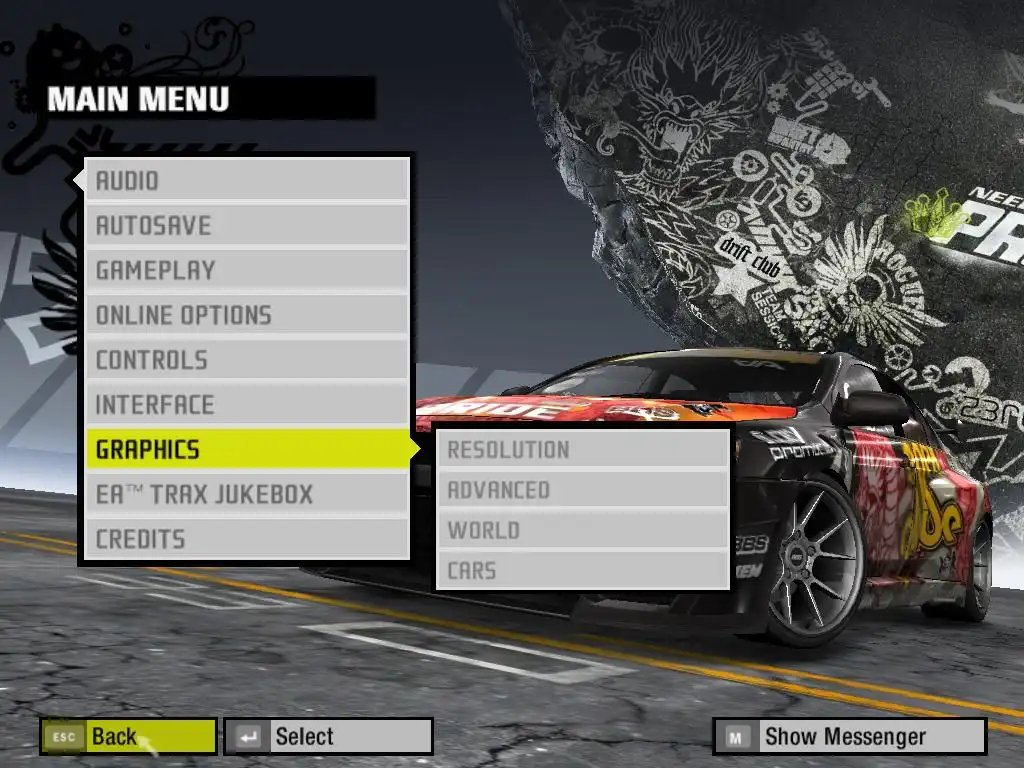Open the Resolution submenu option

pyautogui.click(x=582, y=450)
